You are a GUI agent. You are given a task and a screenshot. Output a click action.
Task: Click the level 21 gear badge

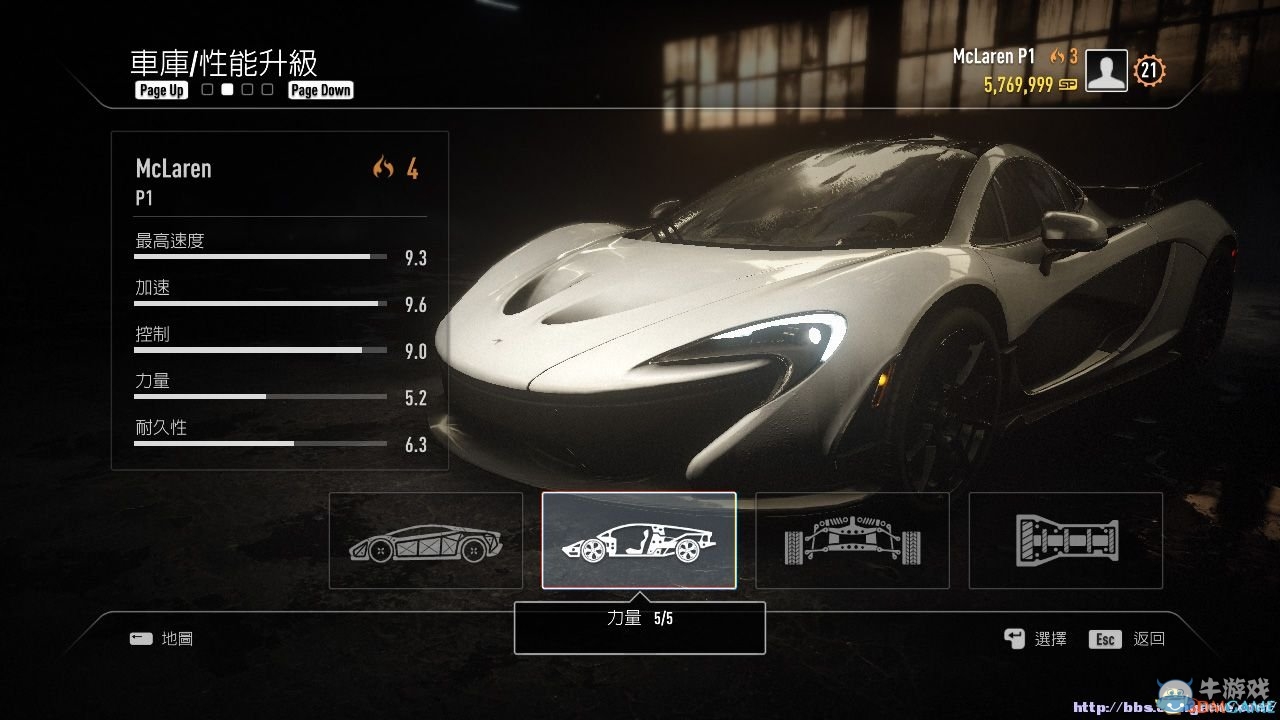pos(1148,70)
